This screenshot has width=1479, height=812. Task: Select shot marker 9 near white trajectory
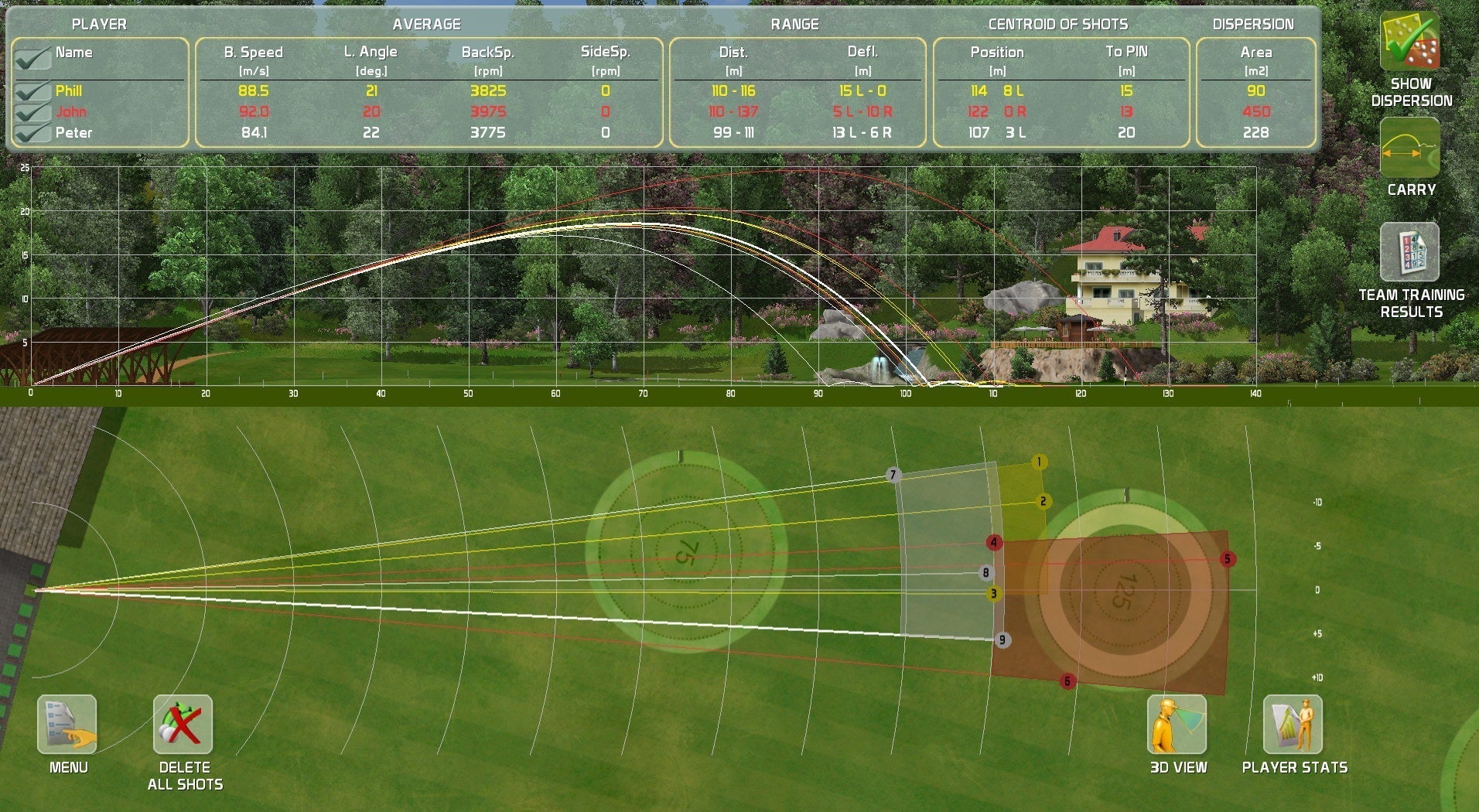1002,640
